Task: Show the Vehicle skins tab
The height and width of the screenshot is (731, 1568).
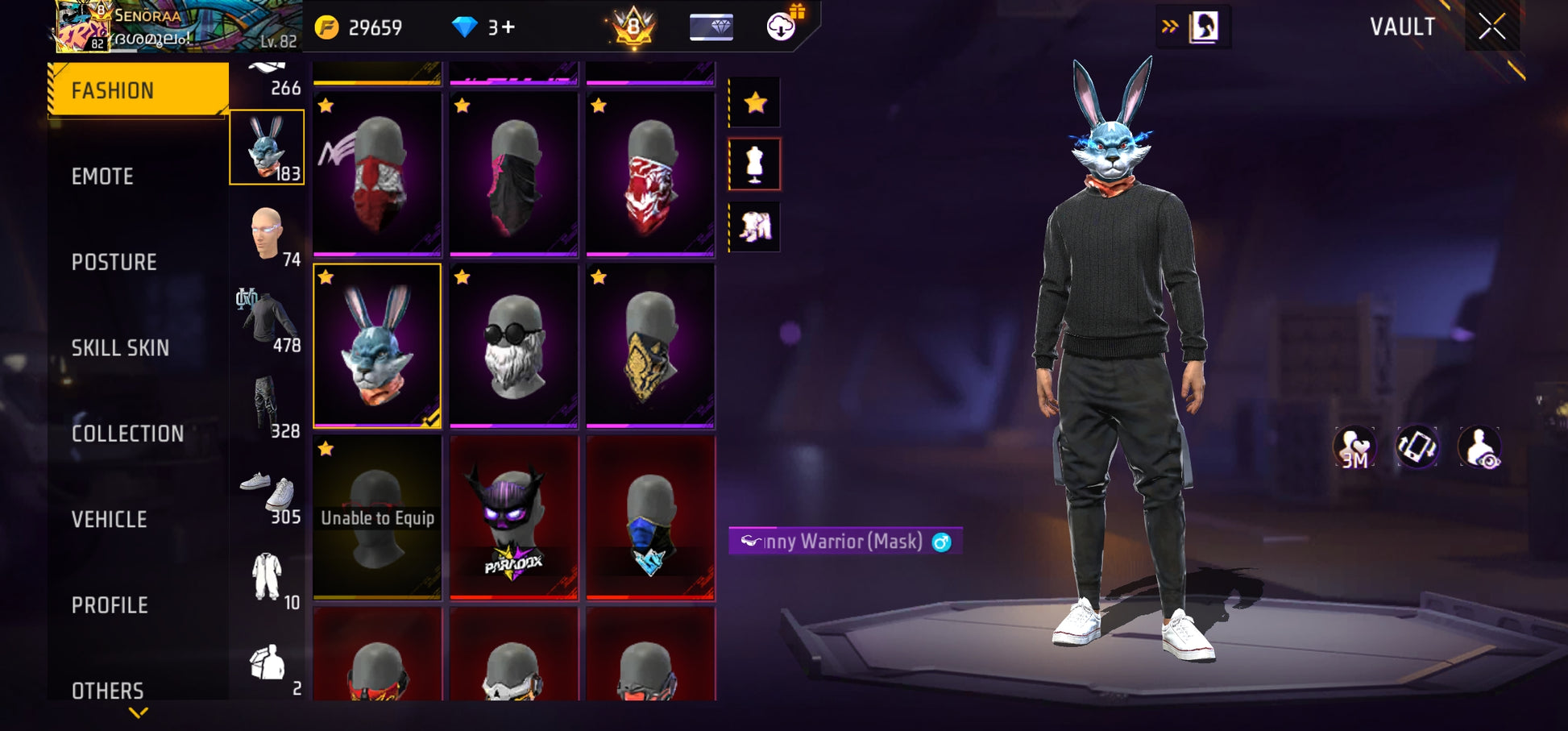Action: pos(109,520)
